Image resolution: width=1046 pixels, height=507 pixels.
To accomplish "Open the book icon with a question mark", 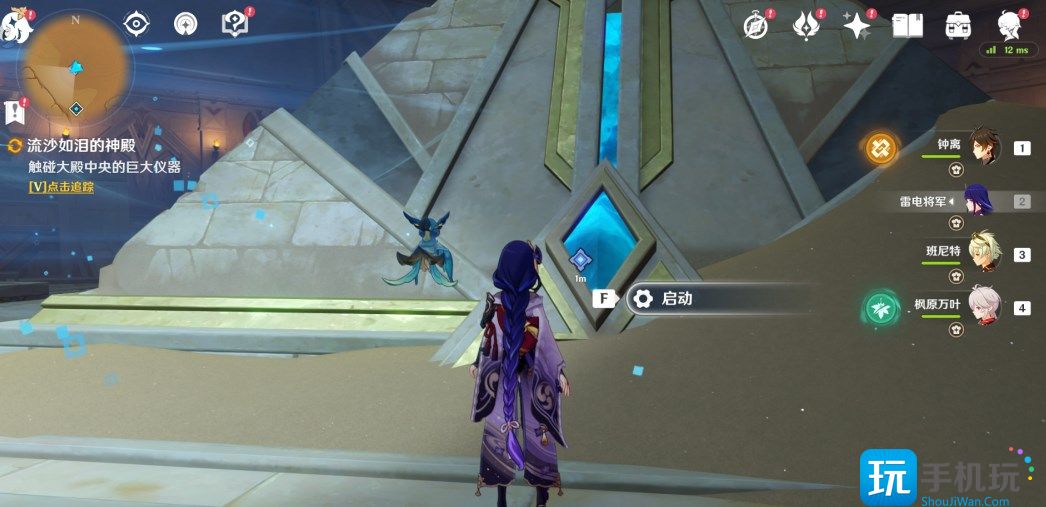I will [x=234, y=24].
